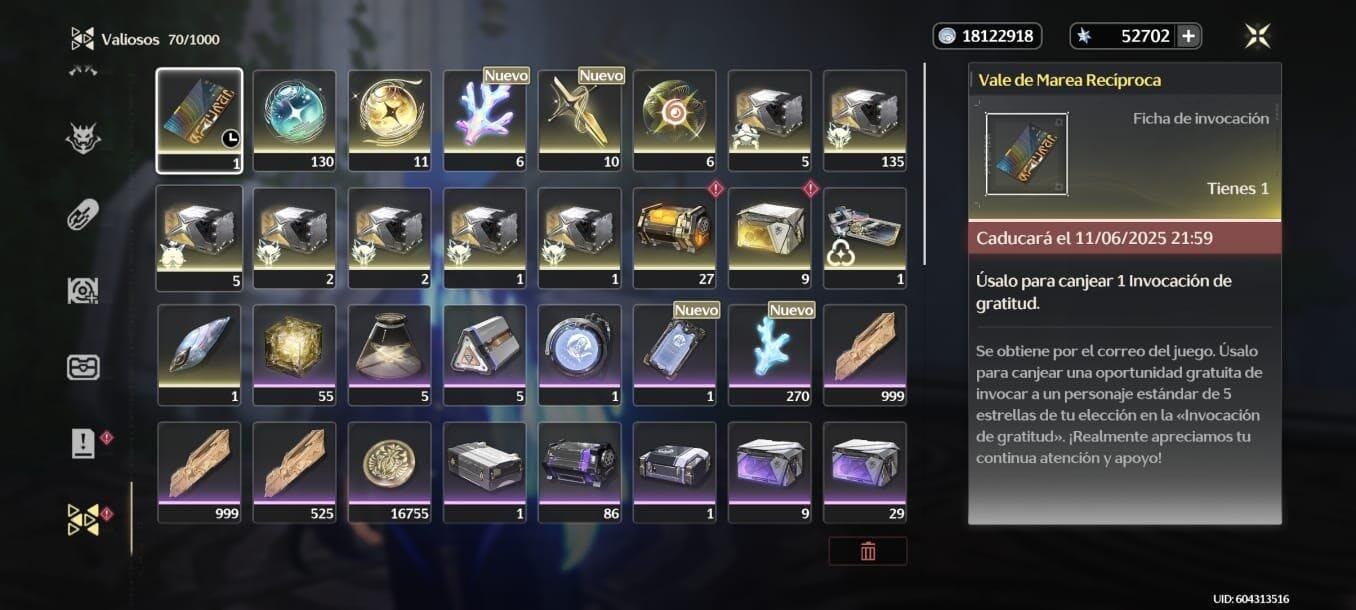
Task: Switch to the demon mask echoes tab
Action: coord(83,139)
